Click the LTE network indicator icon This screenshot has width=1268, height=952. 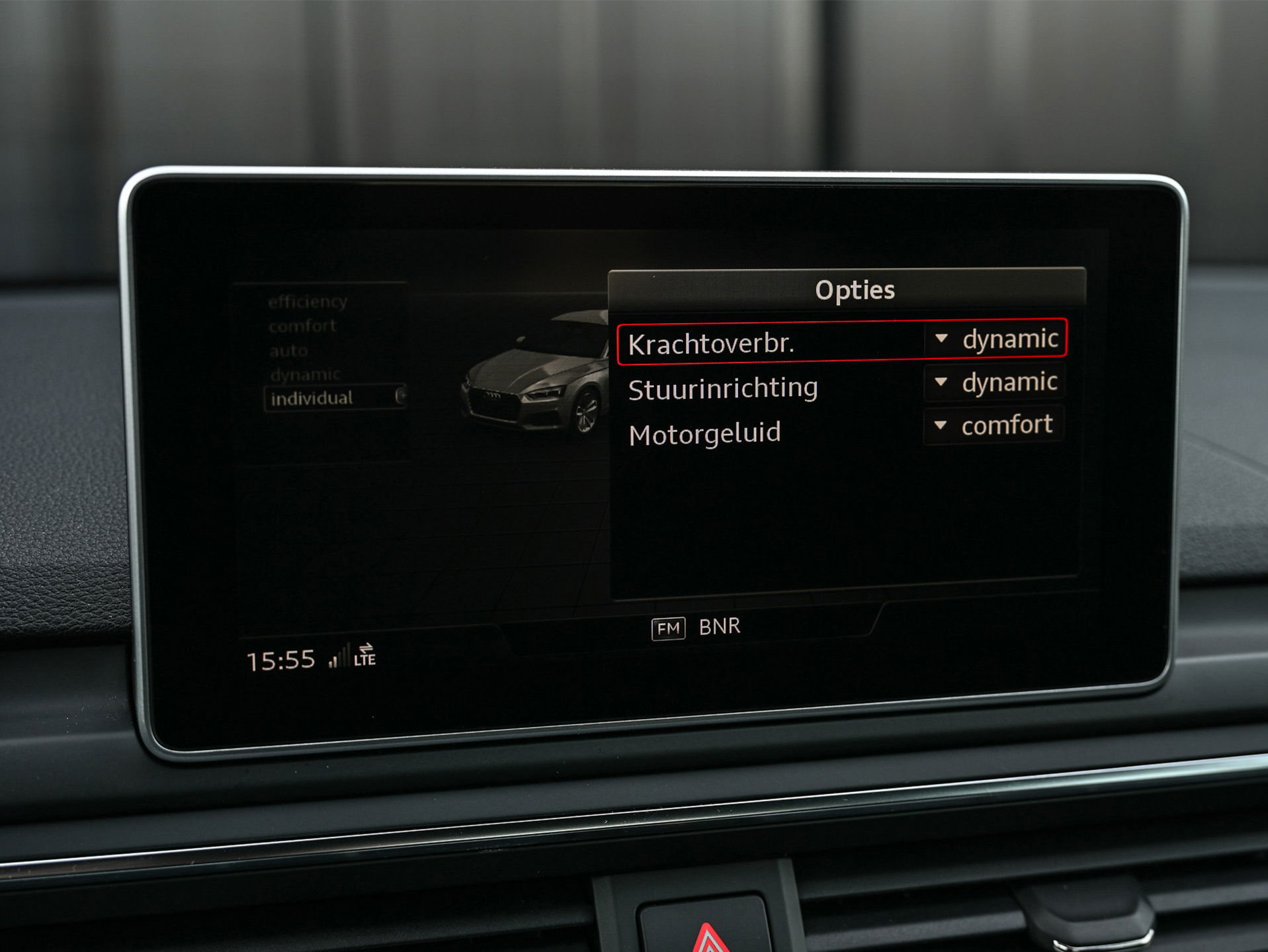364,659
